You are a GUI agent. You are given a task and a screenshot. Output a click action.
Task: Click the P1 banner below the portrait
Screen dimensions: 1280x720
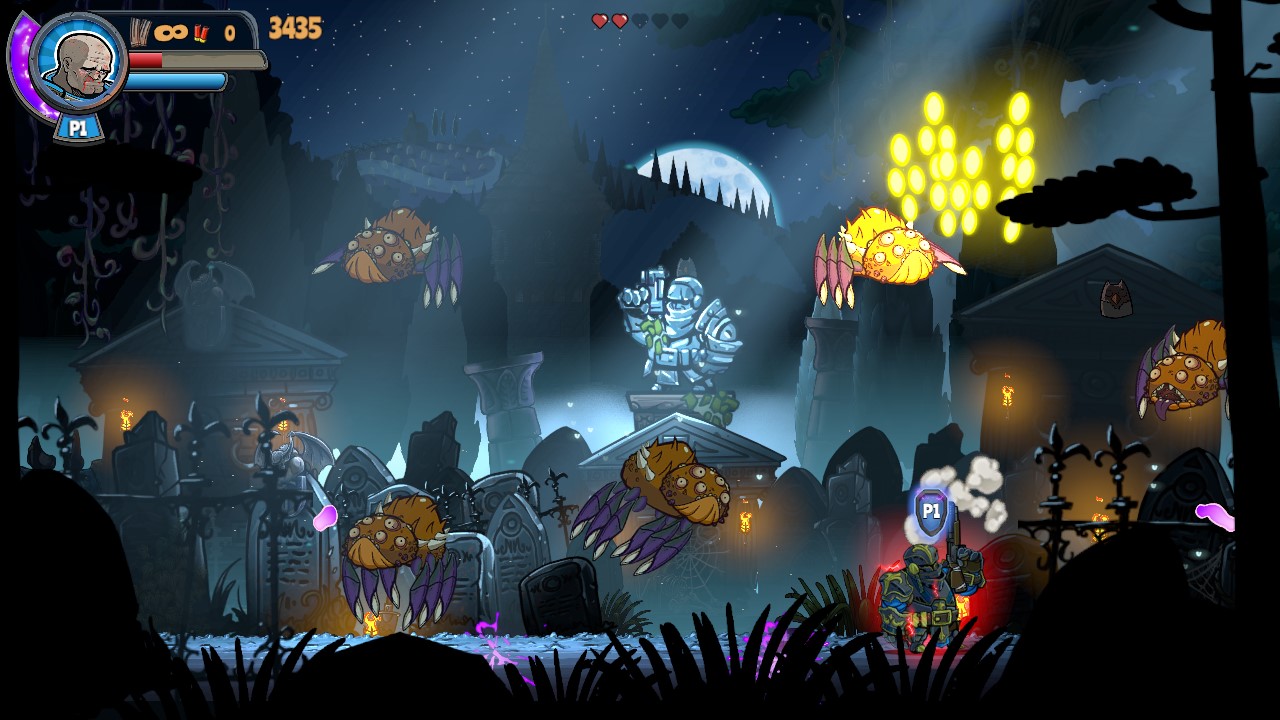click(80, 127)
